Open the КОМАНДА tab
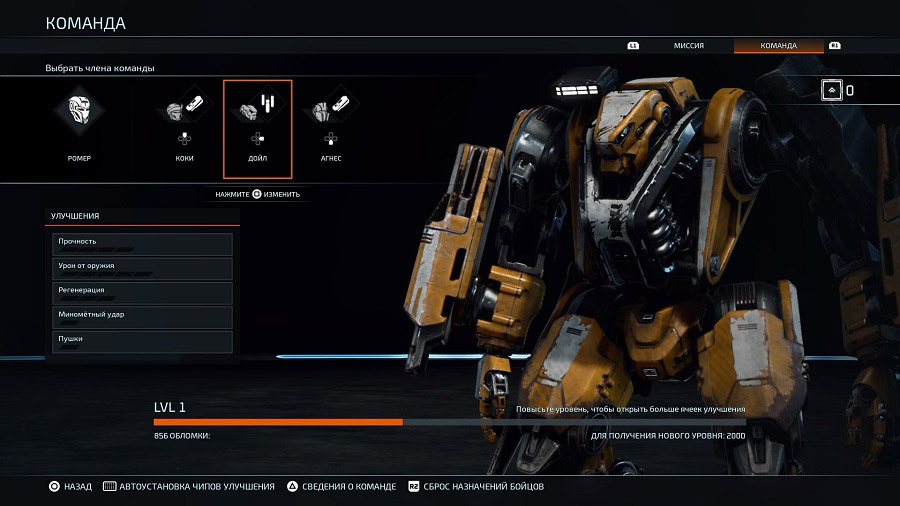 point(778,46)
